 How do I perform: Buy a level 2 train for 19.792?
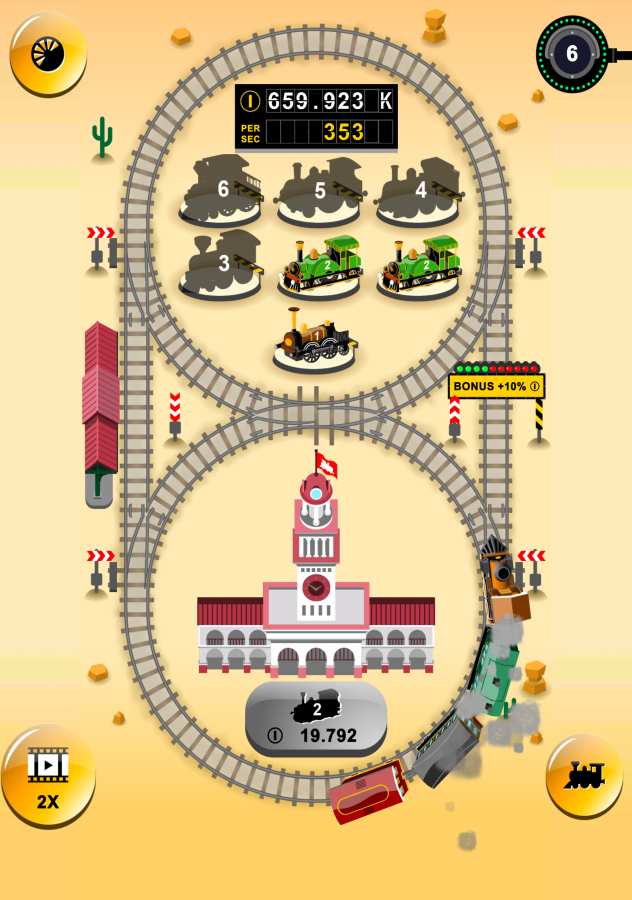[x=316, y=719]
